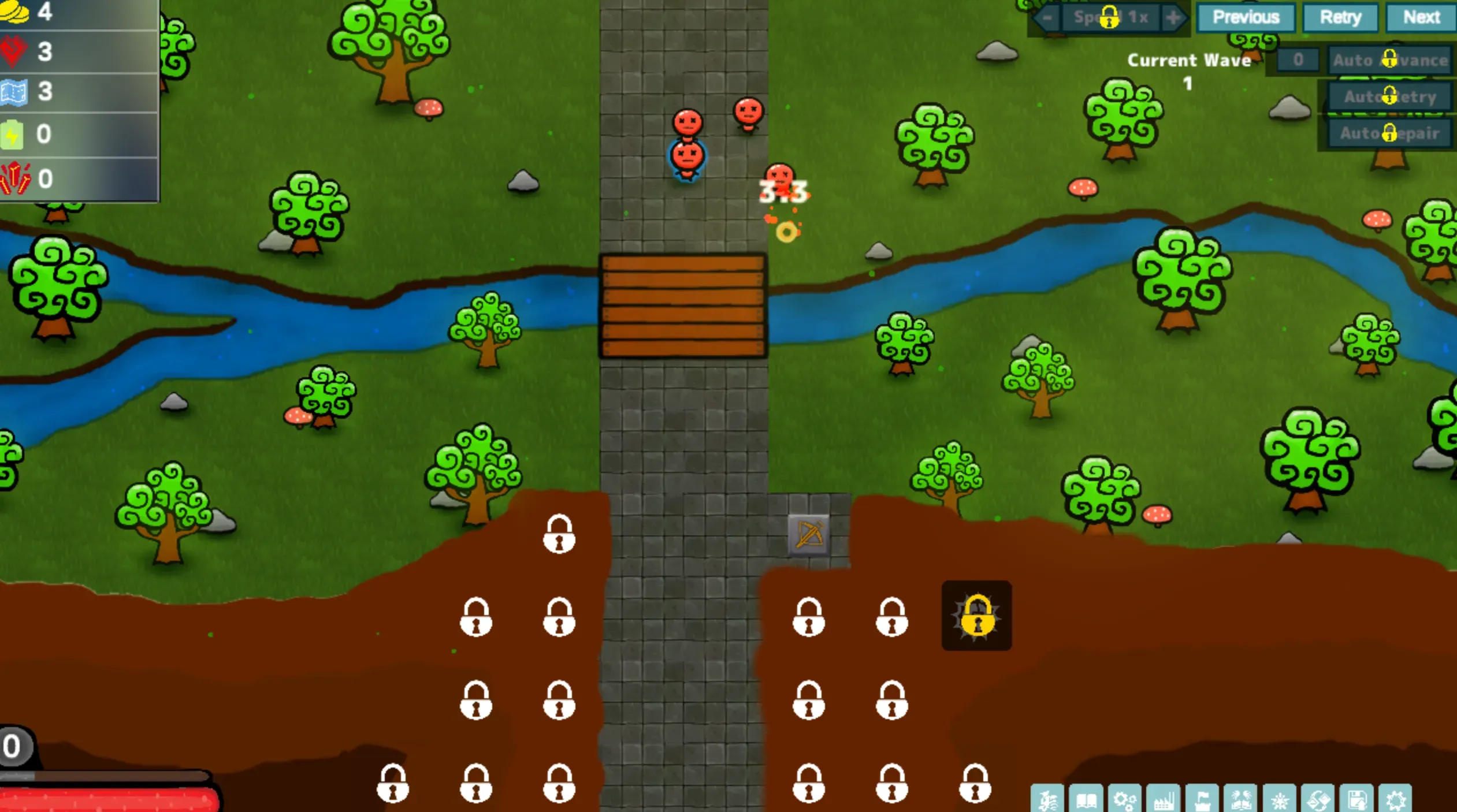Click the Previous wave button
The image size is (1457, 812).
pos(1245,17)
